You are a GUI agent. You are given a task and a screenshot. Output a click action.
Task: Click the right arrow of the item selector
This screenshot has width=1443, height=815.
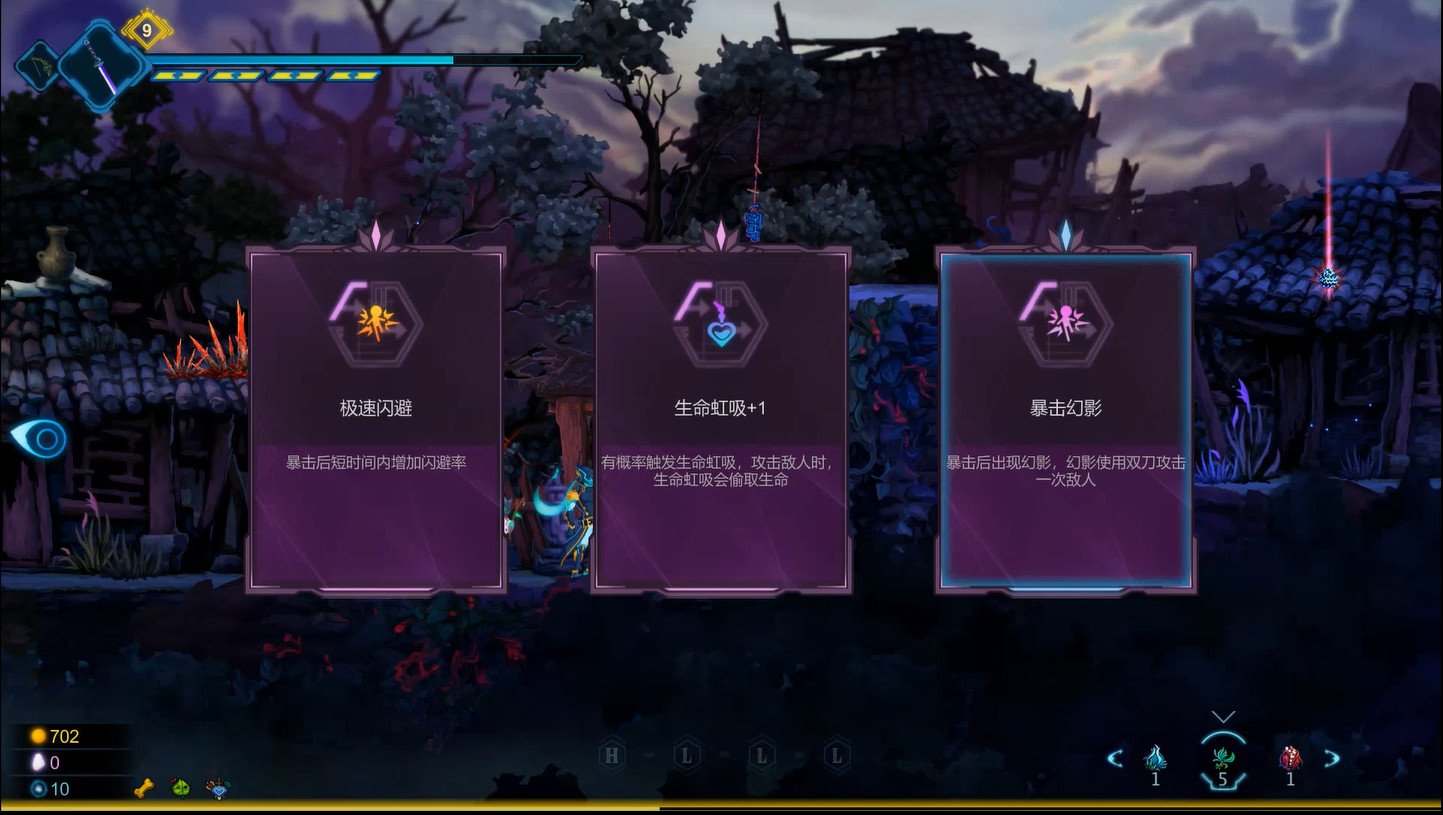pyautogui.click(x=1332, y=758)
